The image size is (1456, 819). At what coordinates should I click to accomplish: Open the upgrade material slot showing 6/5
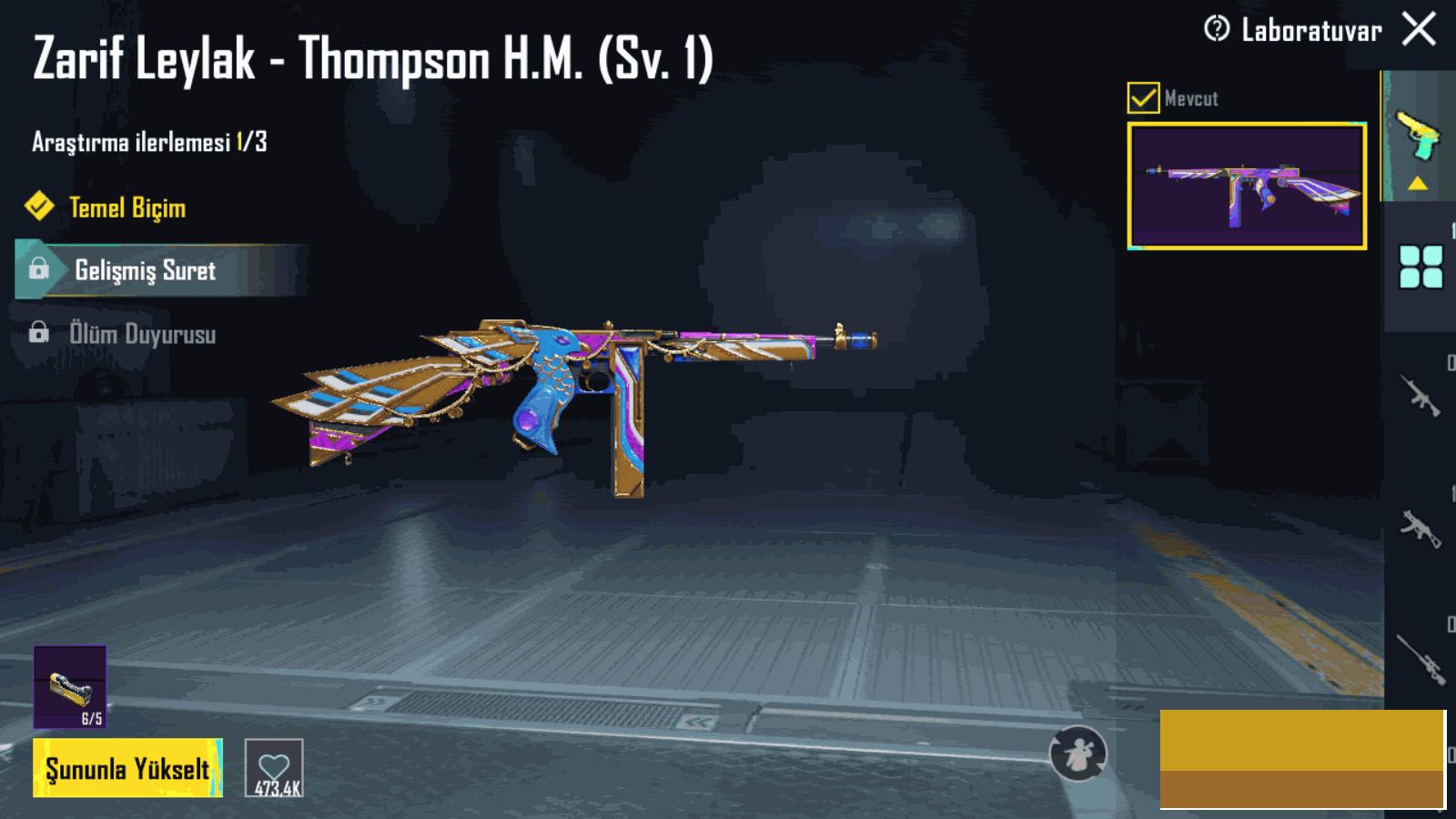(x=70, y=687)
